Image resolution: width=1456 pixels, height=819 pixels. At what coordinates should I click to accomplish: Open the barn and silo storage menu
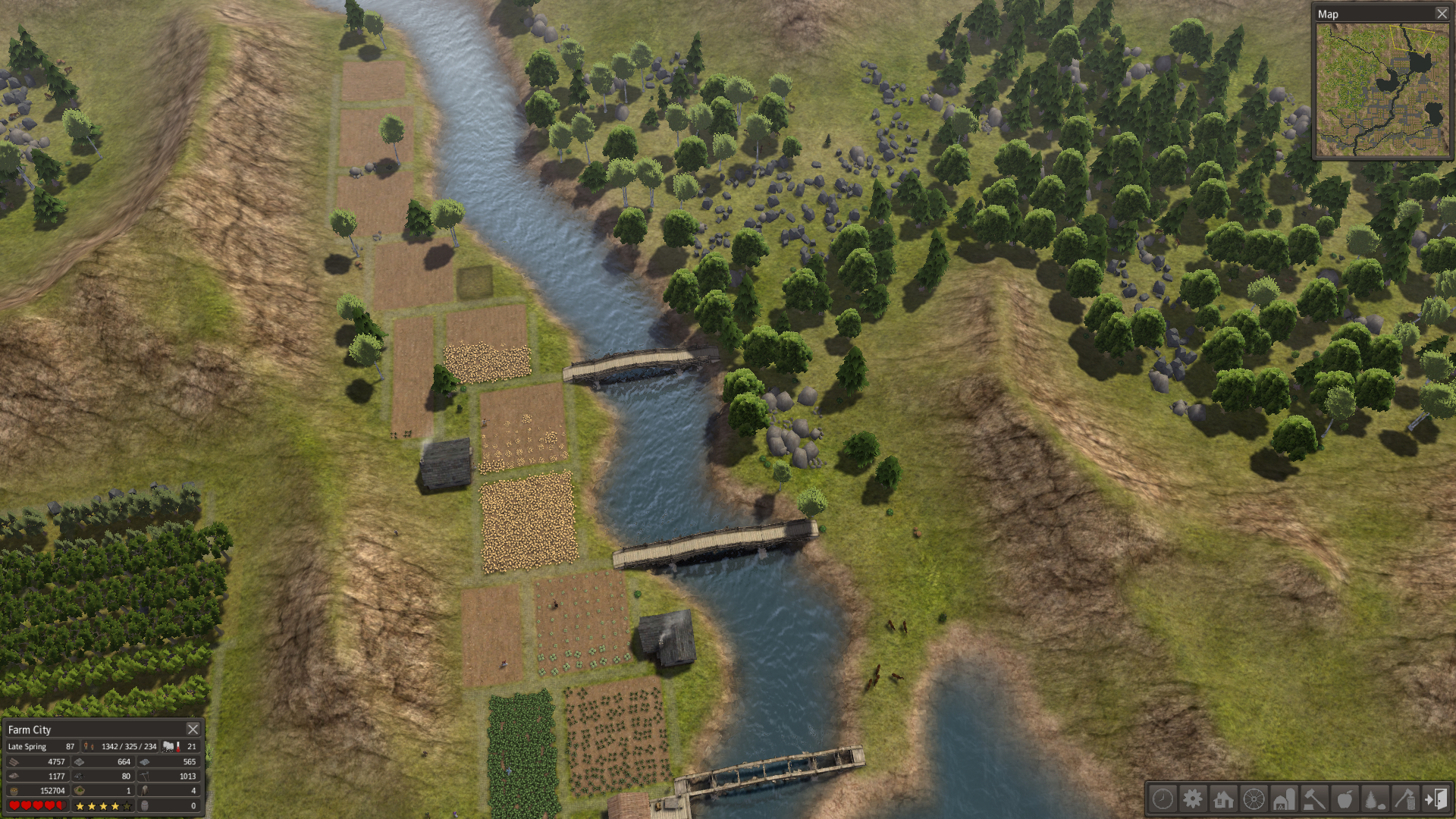(1284, 799)
